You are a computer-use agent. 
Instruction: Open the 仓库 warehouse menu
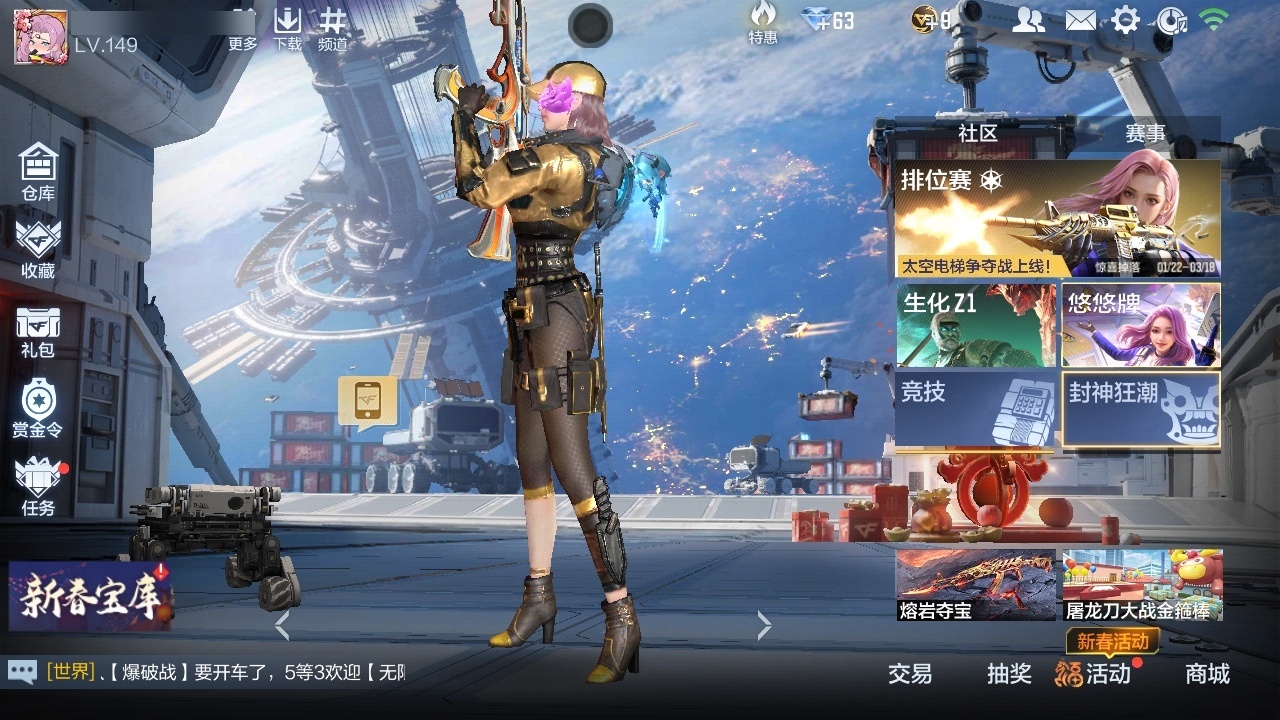pos(38,172)
